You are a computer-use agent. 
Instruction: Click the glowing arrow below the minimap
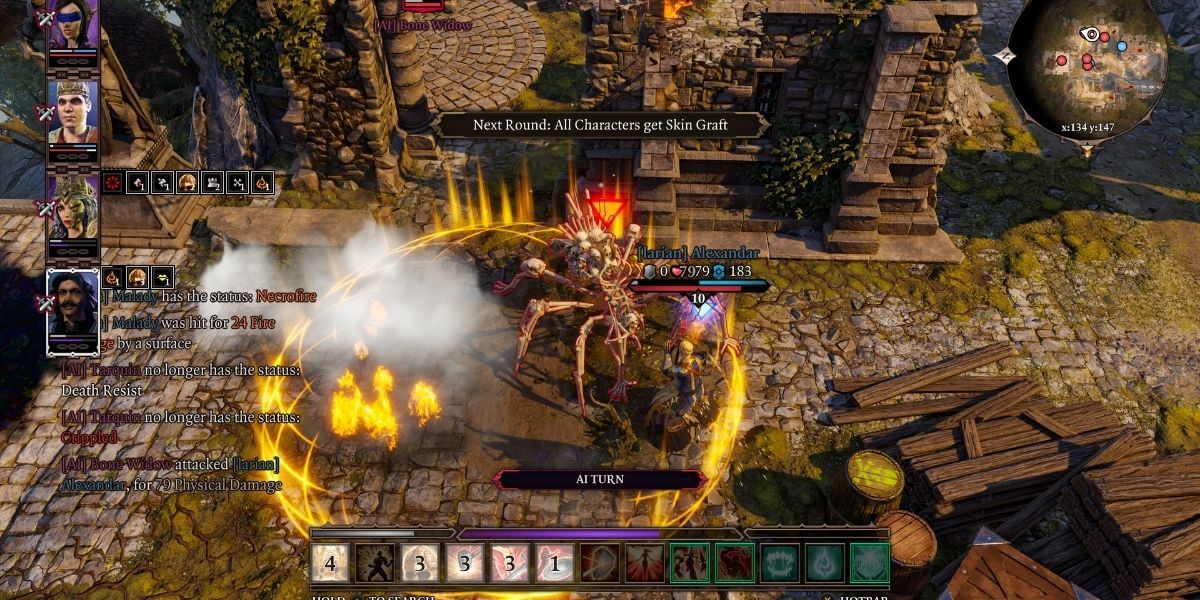[x=1087, y=150]
